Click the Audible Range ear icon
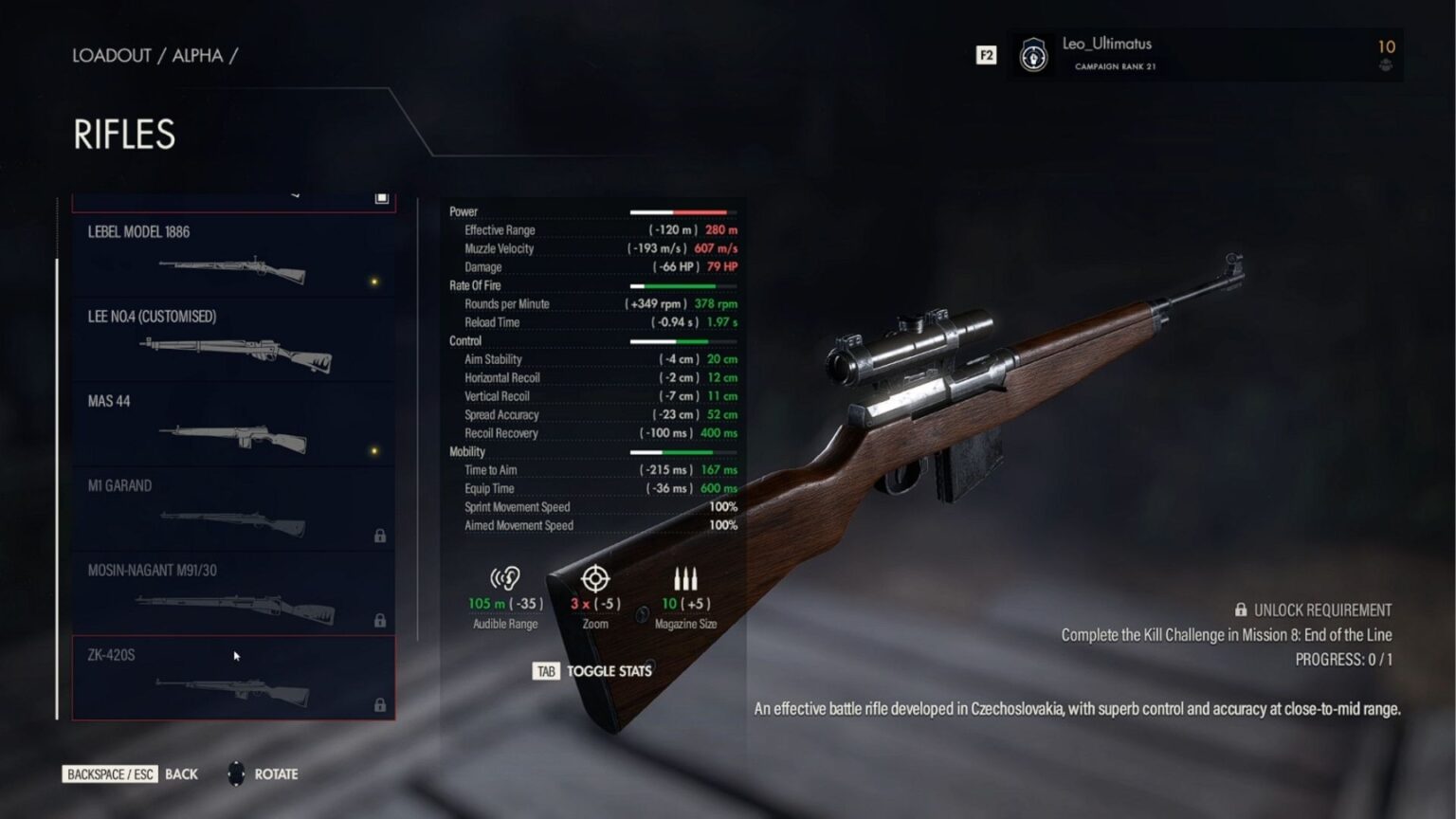This screenshot has height=819, width=1456. pyautogui.click(x=503, y=576)
